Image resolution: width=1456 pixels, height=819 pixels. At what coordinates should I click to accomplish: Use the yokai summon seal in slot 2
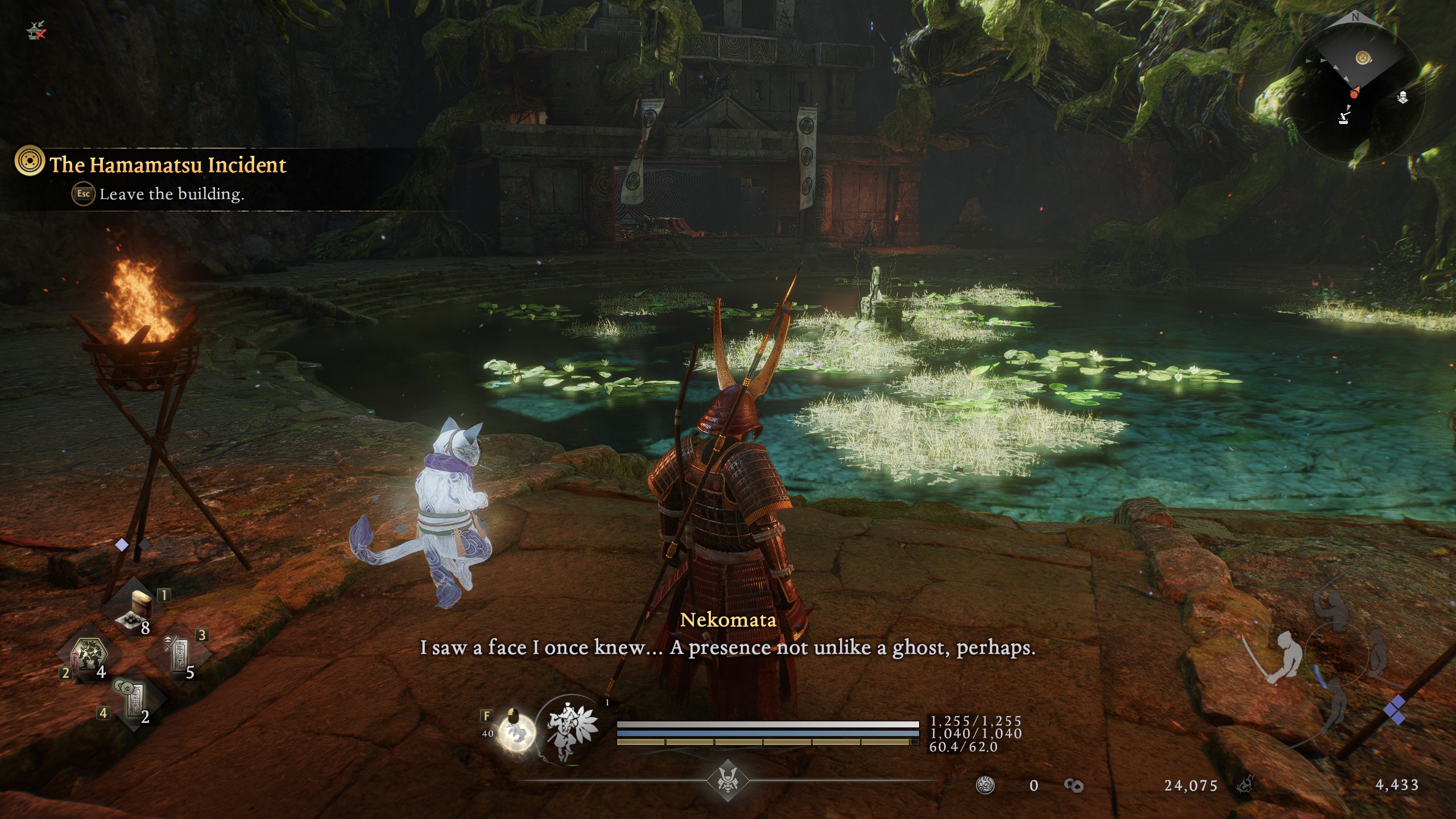pyautogui.click(x=88, y=660)
